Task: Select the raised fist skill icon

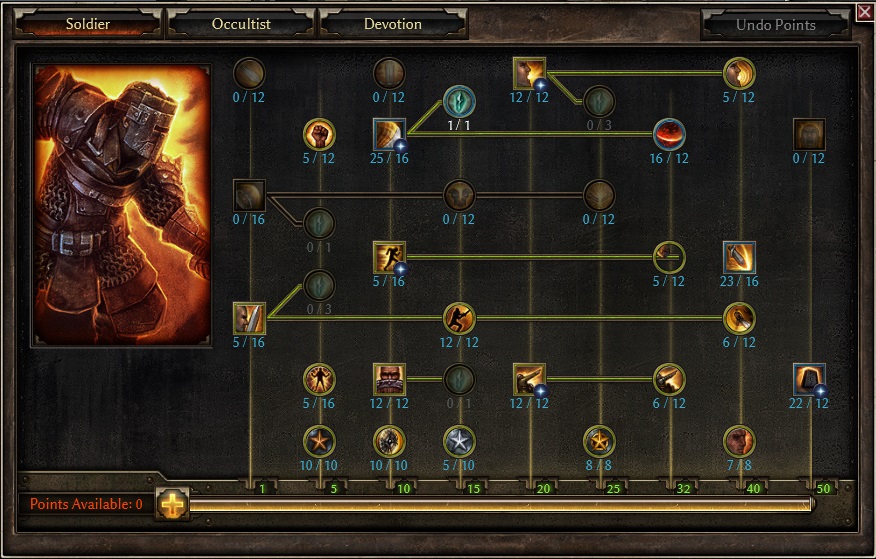Action: click(x=319, y=134)
